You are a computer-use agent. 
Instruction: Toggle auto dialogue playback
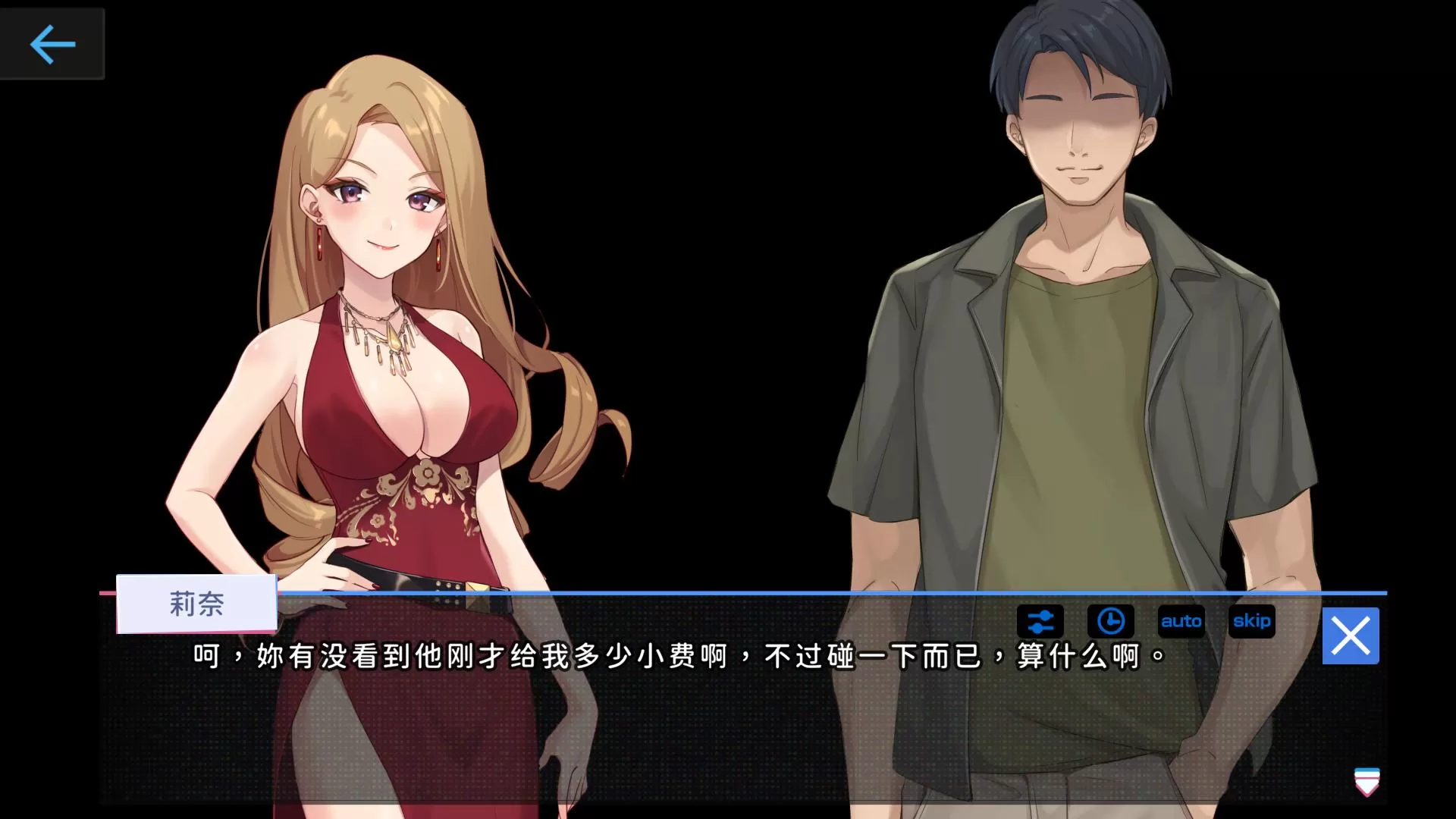click(1181, 621)
